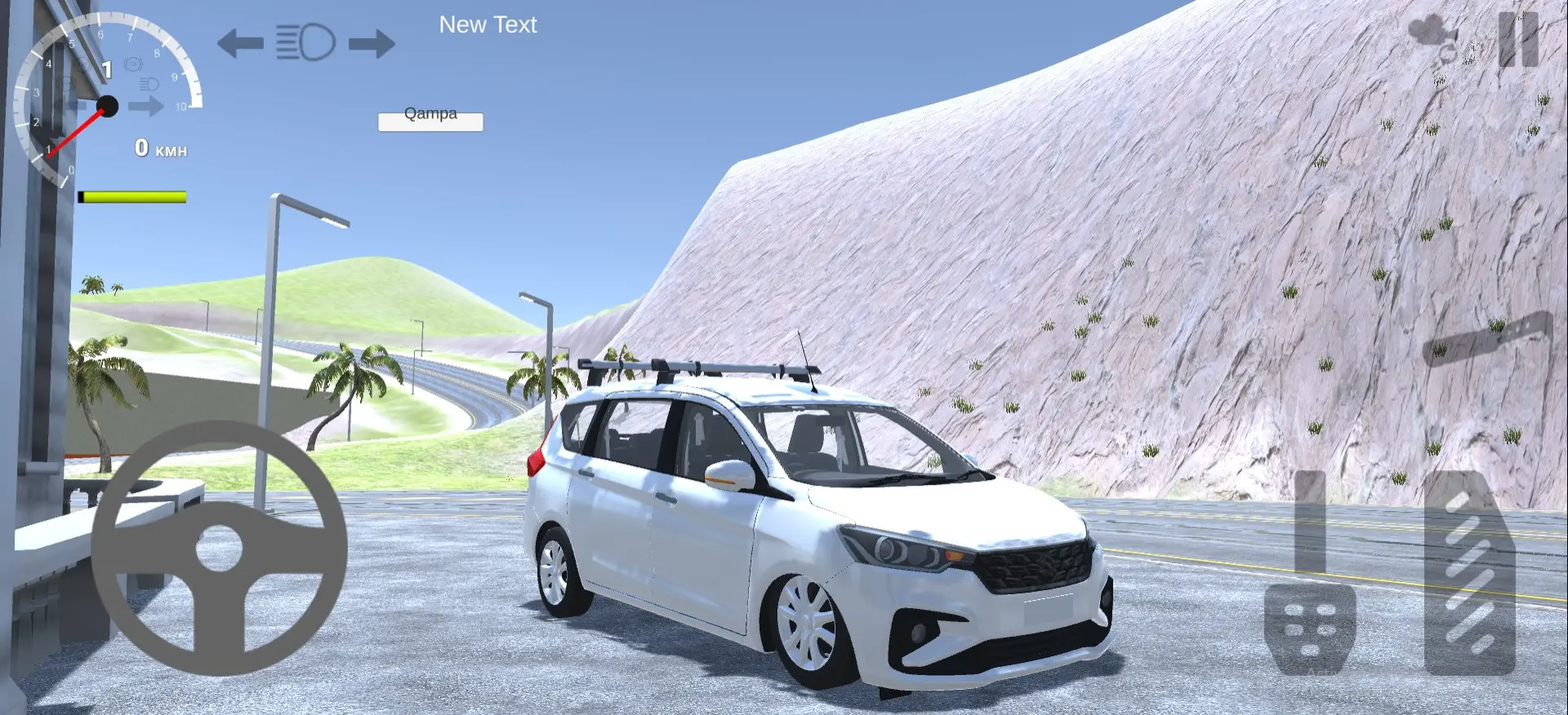1568x715 pixels.
Task: Pause the game with the pause button
Action: coord(1518,38)
